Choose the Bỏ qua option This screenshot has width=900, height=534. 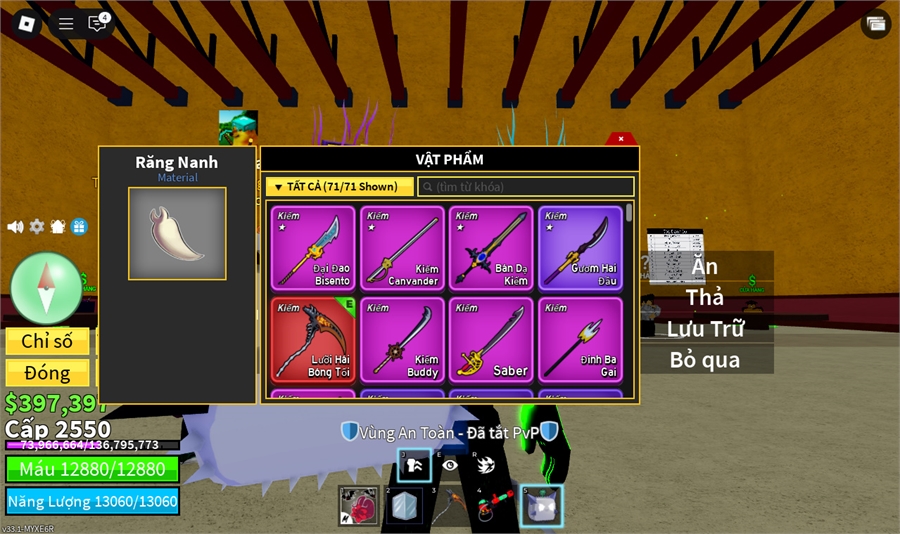pos(705,359)
